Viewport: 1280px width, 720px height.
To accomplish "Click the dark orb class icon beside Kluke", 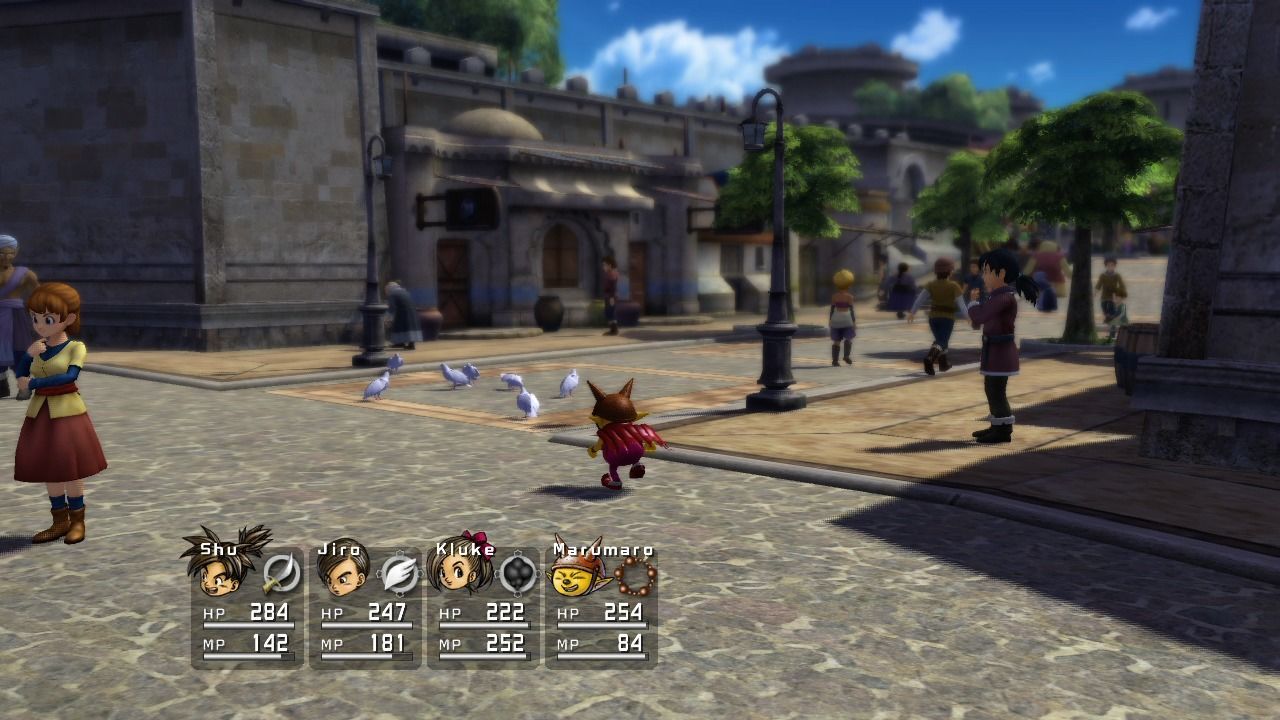I will [x=517, y=574].
